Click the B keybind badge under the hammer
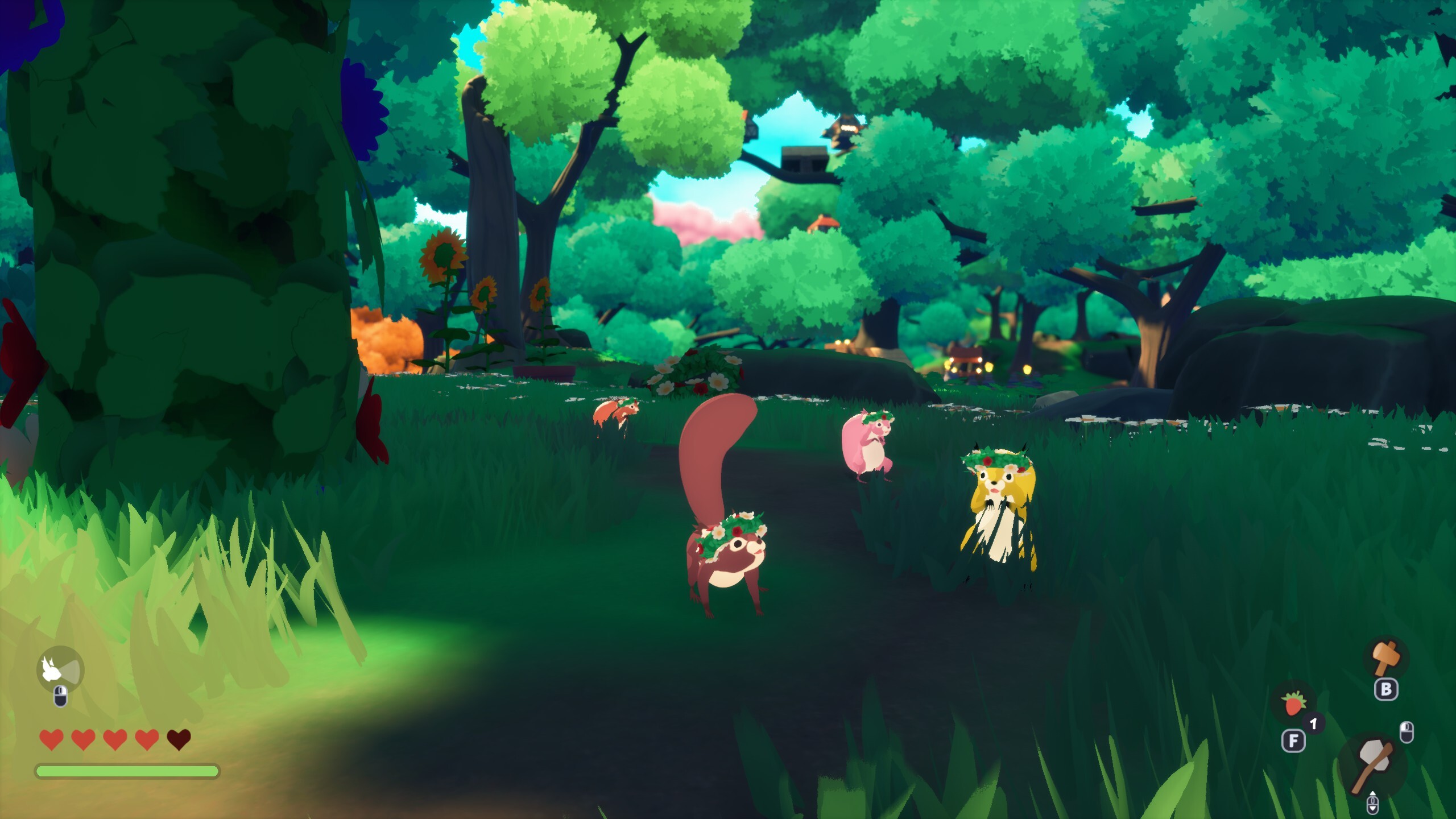 pos(1386,689)
